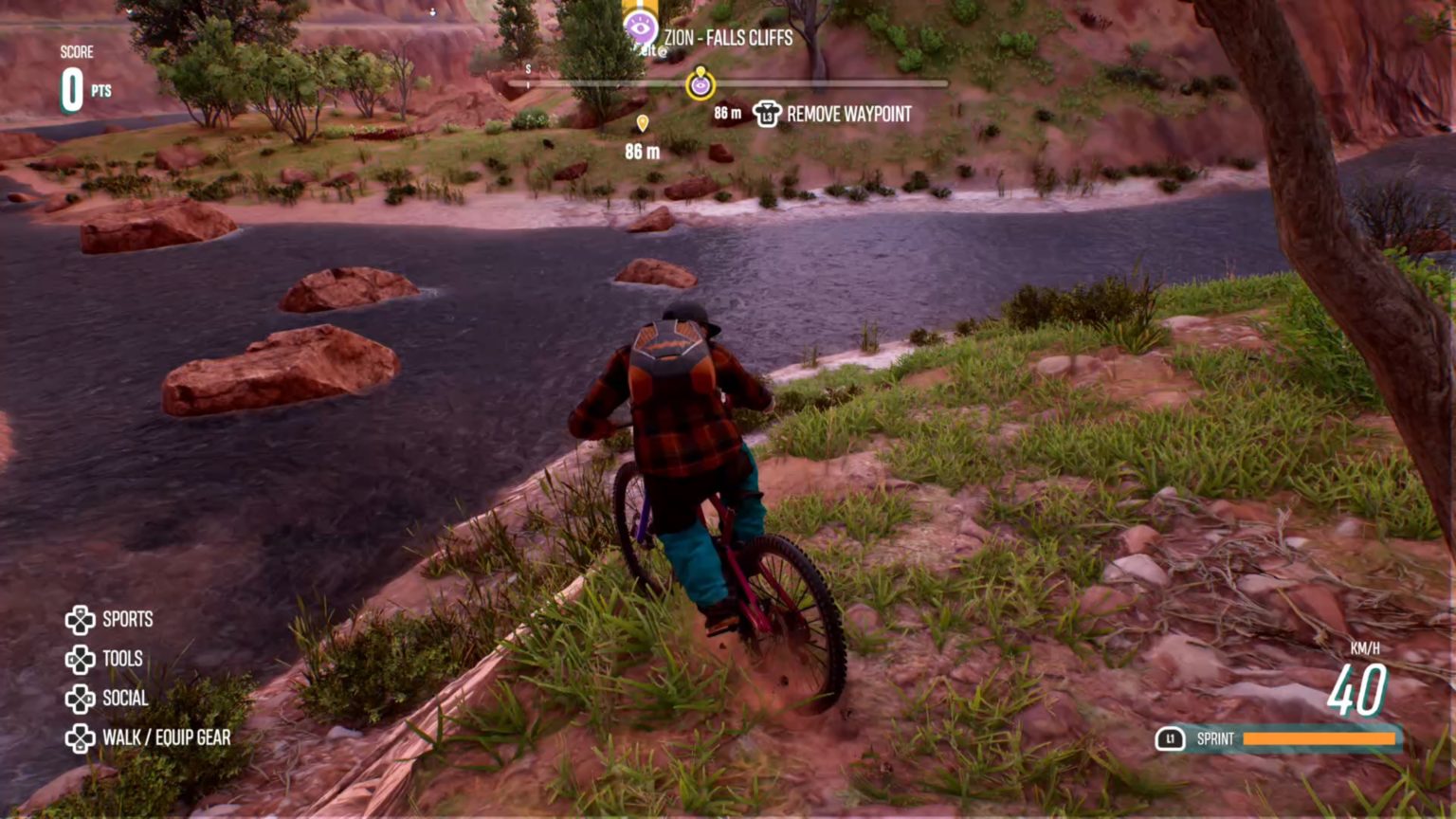Select the purple eye viewpoint marker on progress bar

[700, 84]
